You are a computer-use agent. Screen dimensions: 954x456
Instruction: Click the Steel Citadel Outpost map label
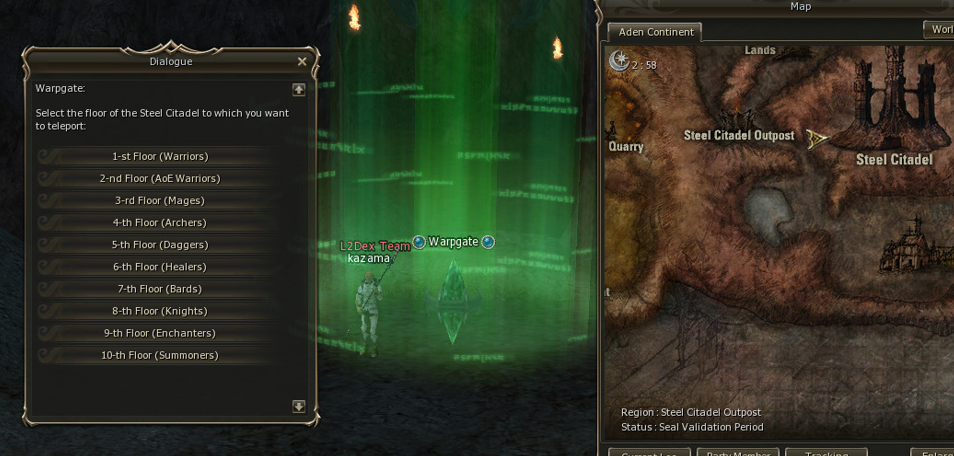739,136
